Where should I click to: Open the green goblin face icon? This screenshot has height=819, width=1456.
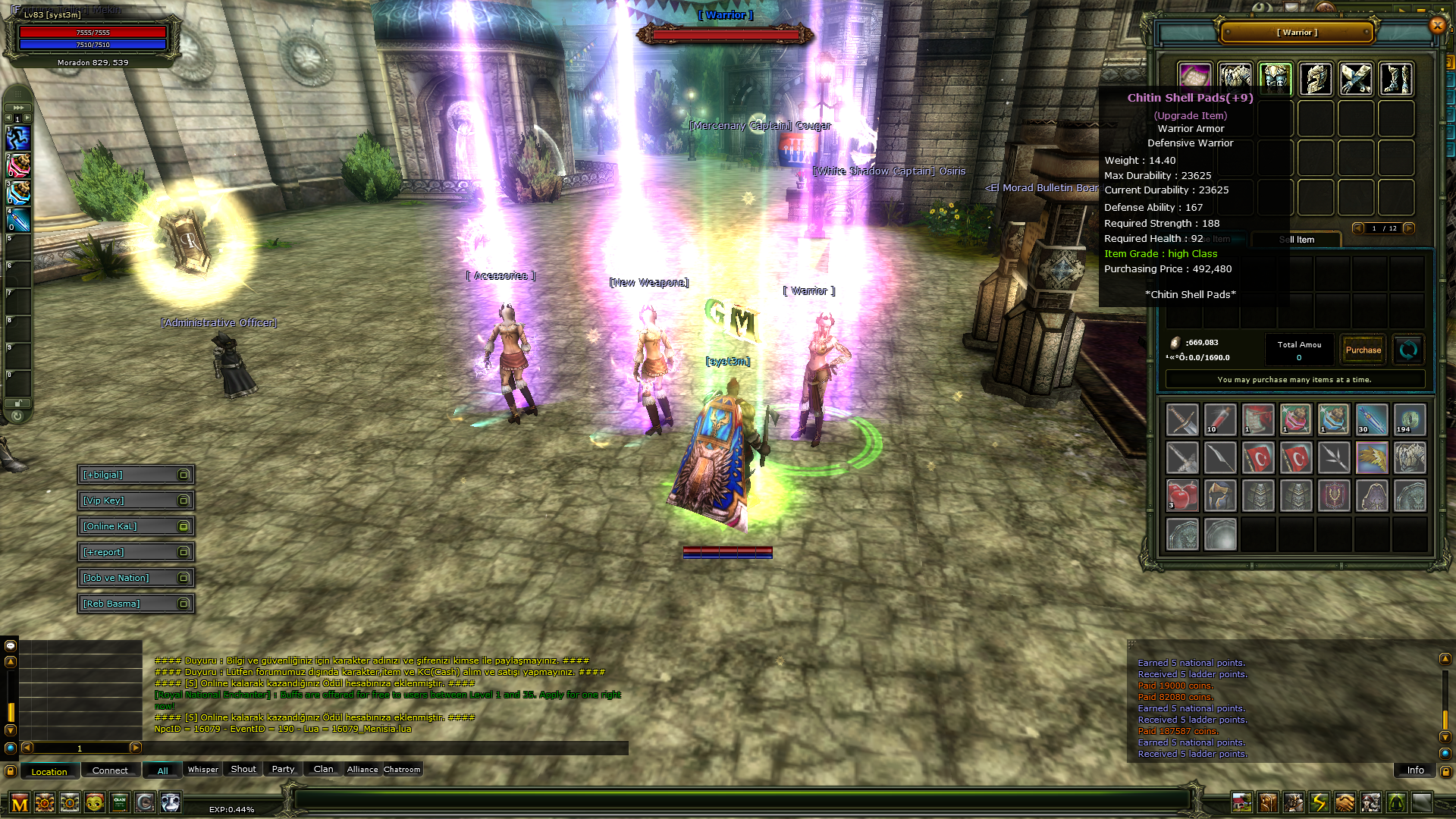(95, 802)
